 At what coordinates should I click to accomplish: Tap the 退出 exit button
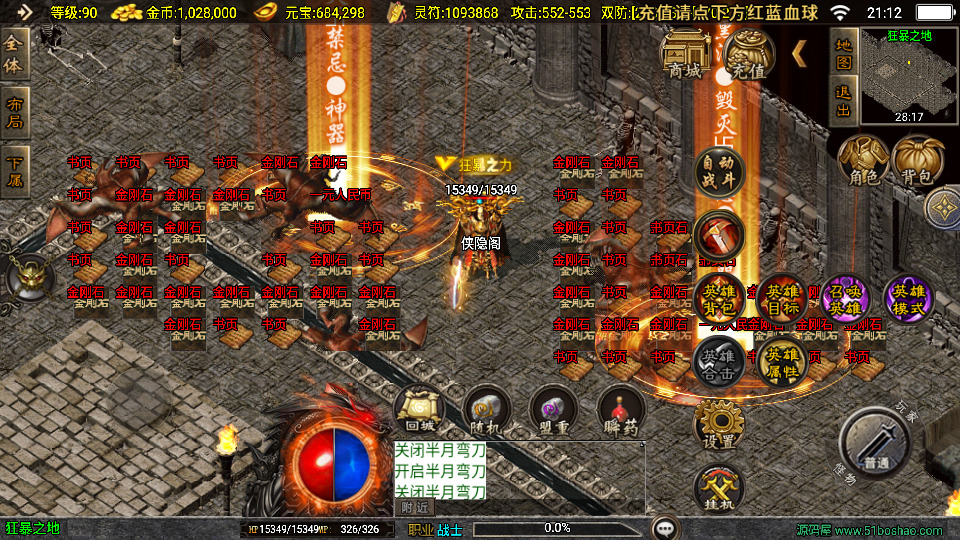[843, 100]
